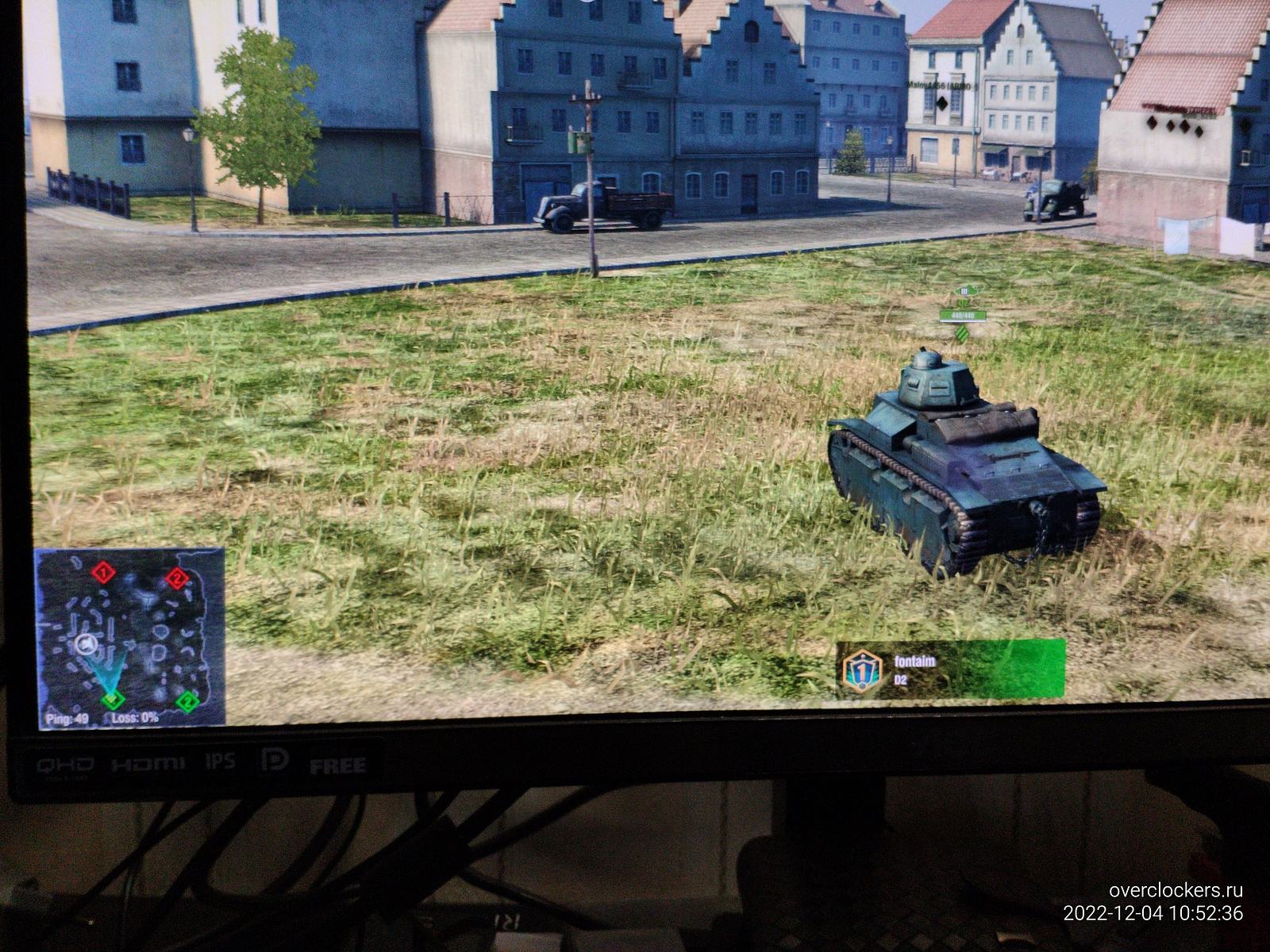Click green base marker 2 on minimap
Image resolution: width=1270 pixels, height=952 pixels.
click(x=187, y=701)
